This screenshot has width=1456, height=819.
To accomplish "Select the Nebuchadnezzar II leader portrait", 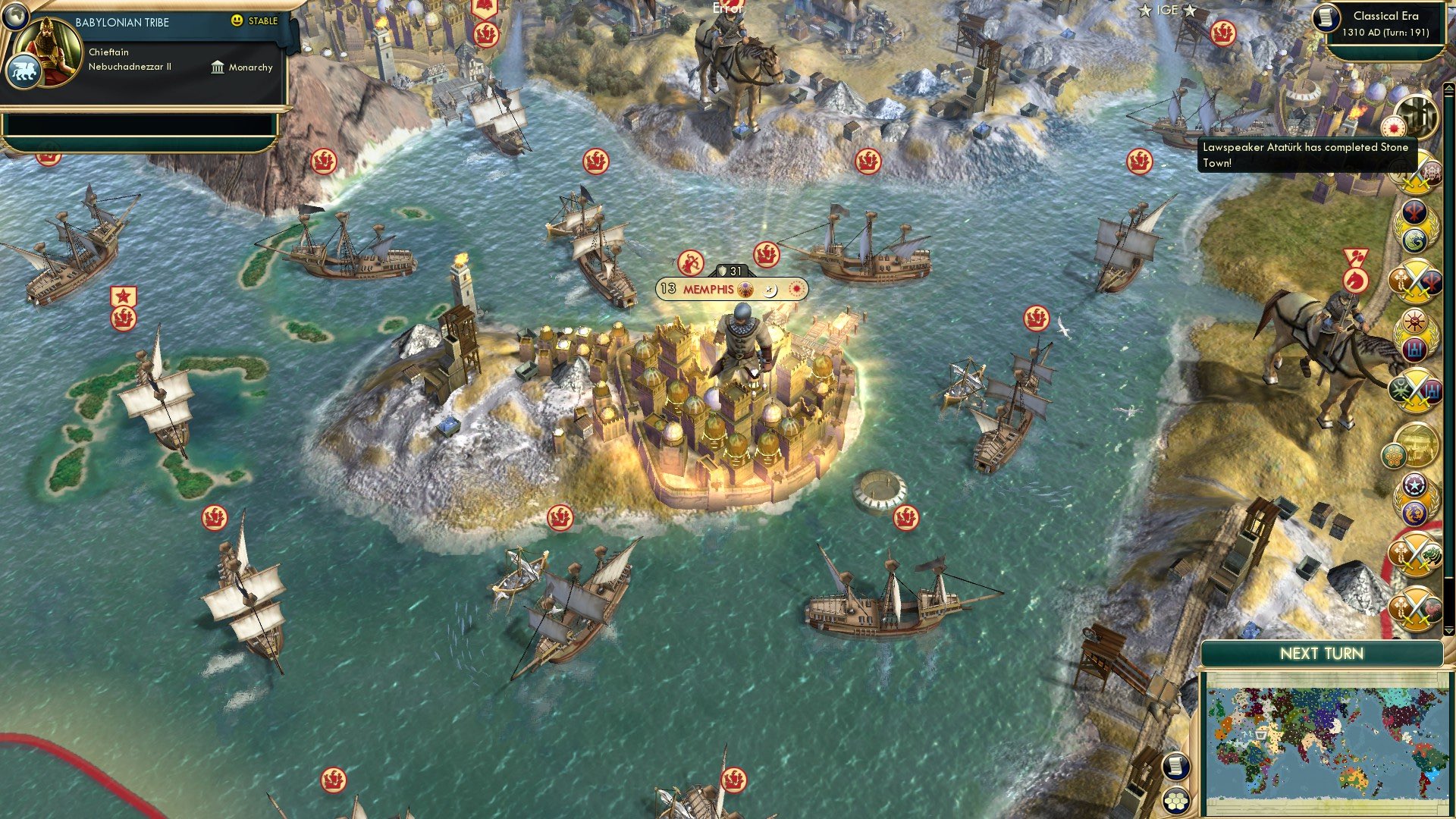I will (47, 44).
